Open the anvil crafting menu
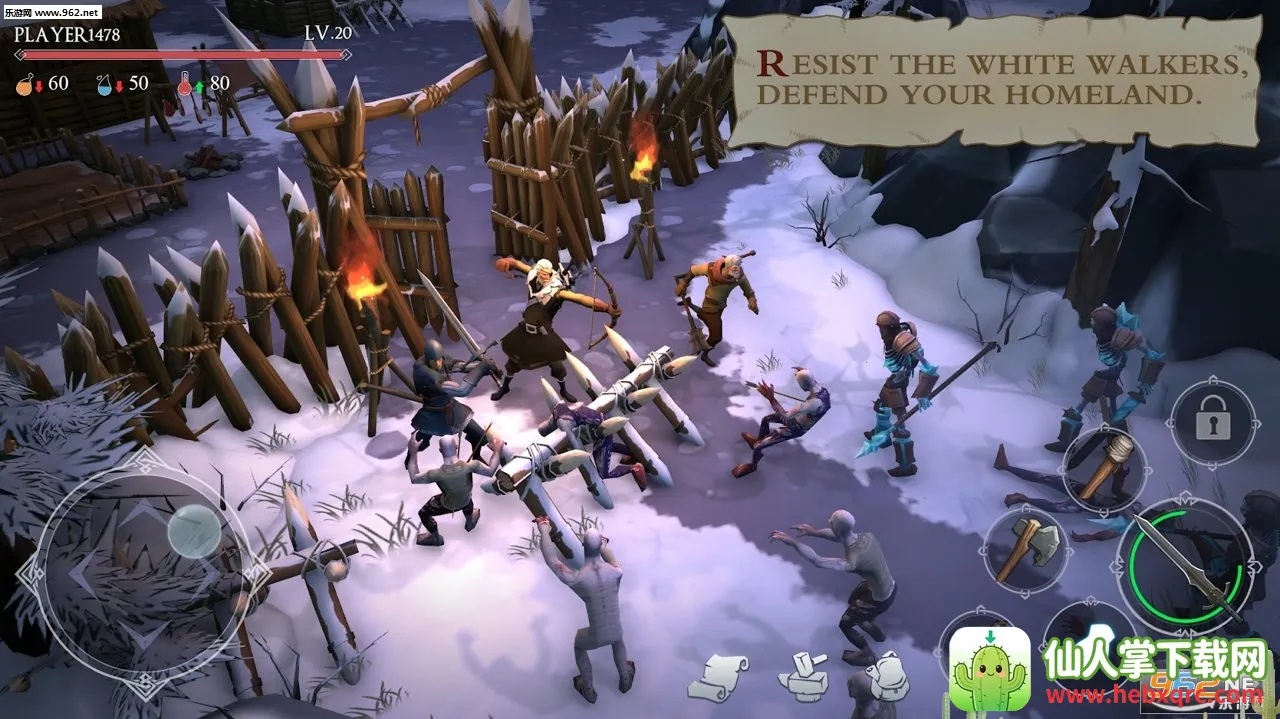Screen dimensions: 1280x719 point(803,677)
